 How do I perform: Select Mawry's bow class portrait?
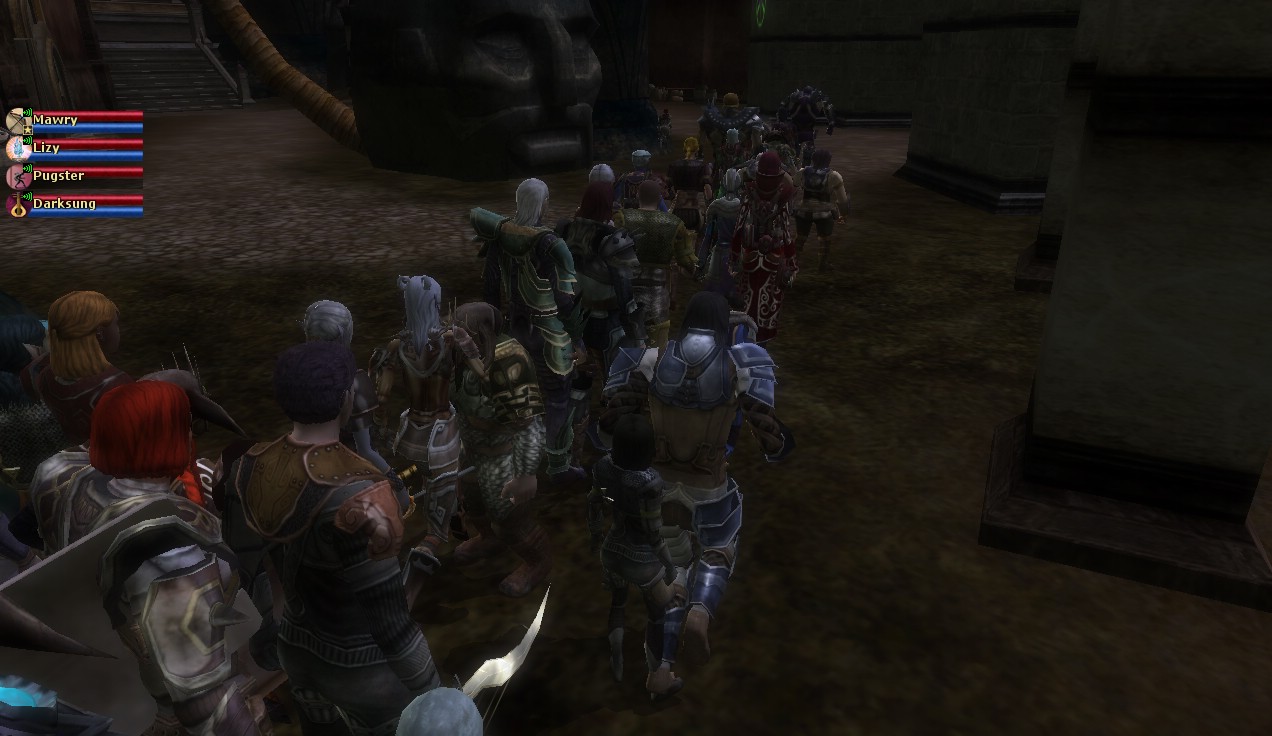tap(17, 121)
